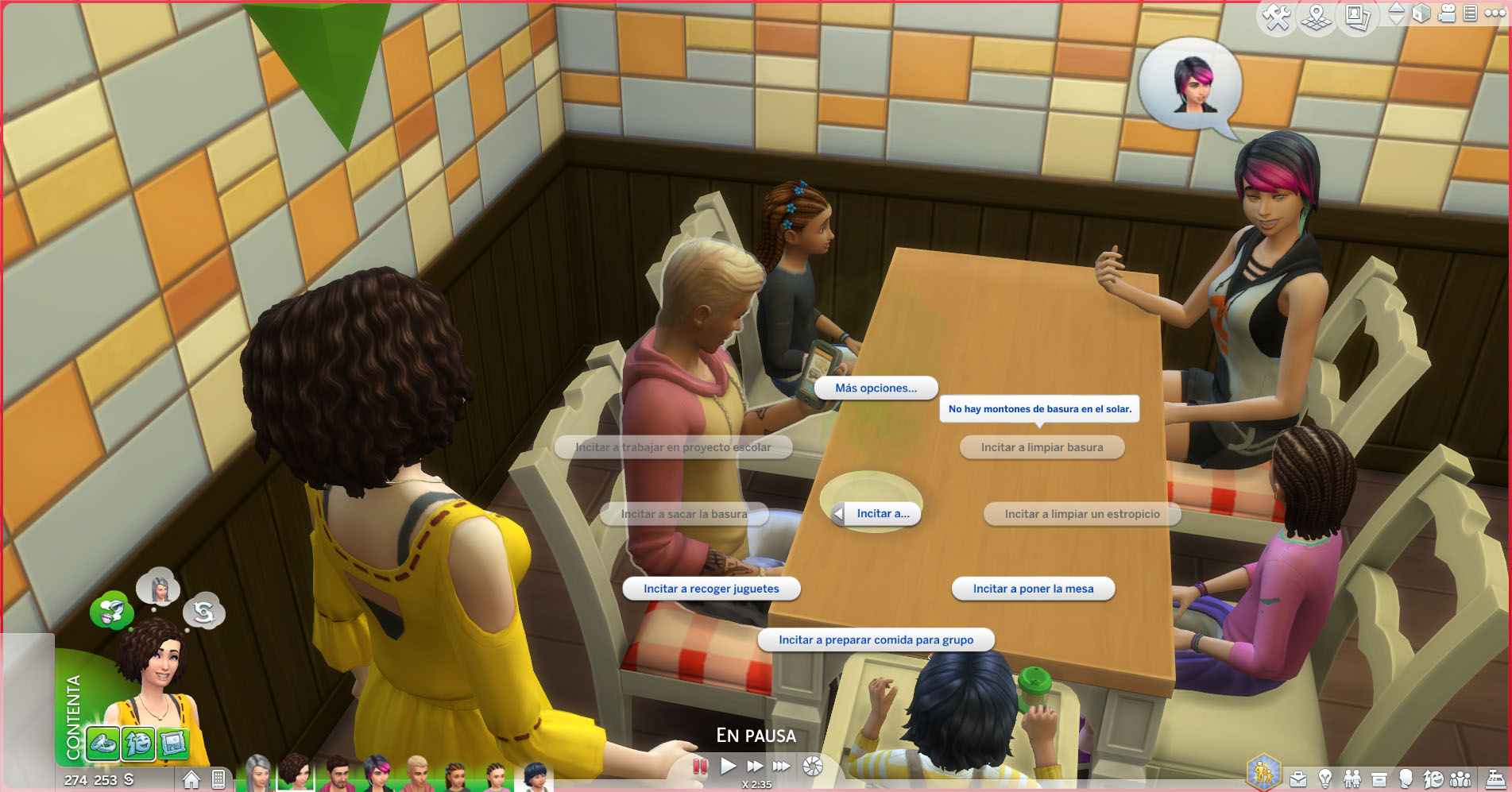Open the gallery photos icon
This screenshot has width=1512, height=792.
click(x=1357, y=17)
